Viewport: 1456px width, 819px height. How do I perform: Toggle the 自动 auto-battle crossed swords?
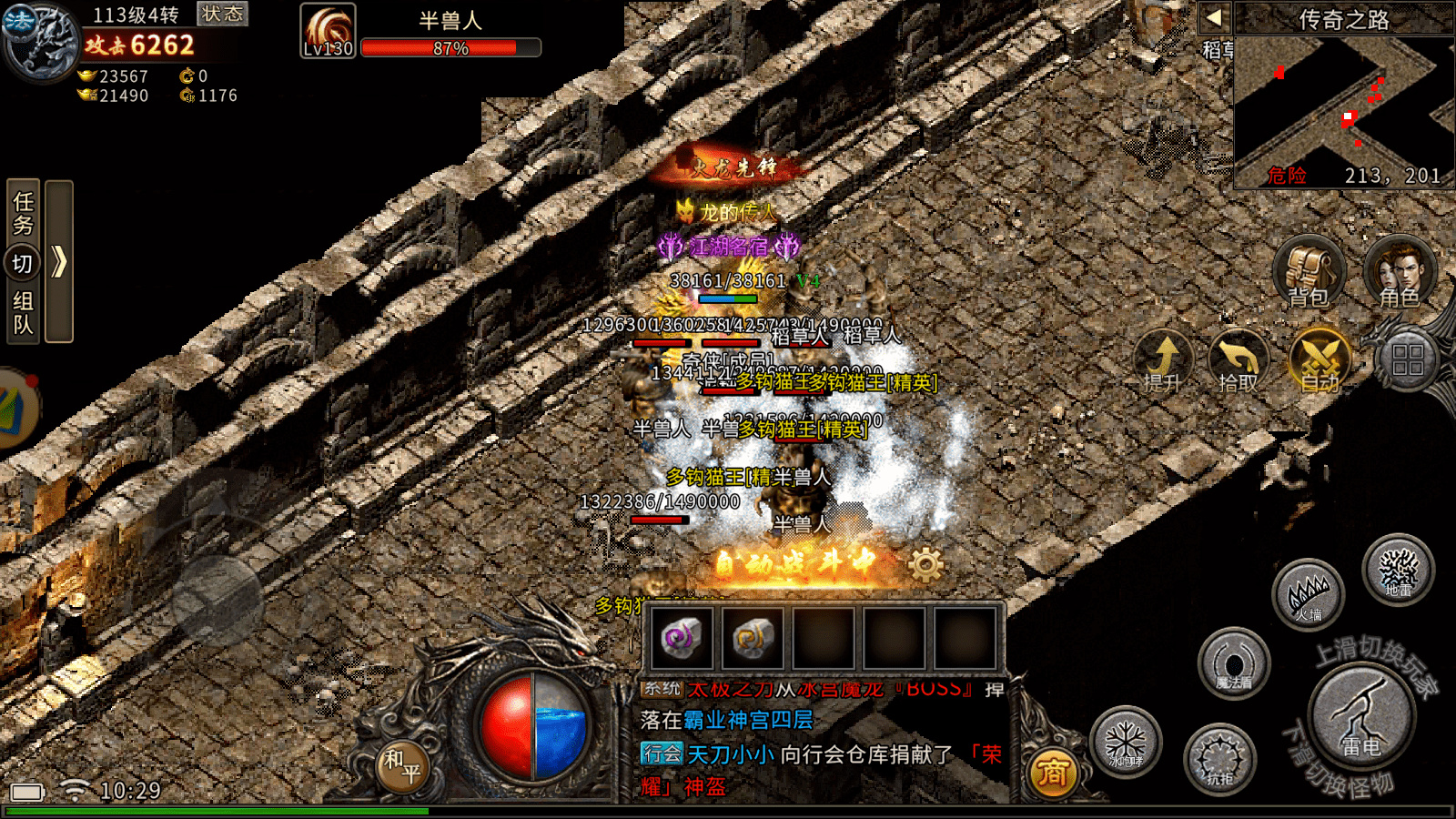[x=1320, y=359]
